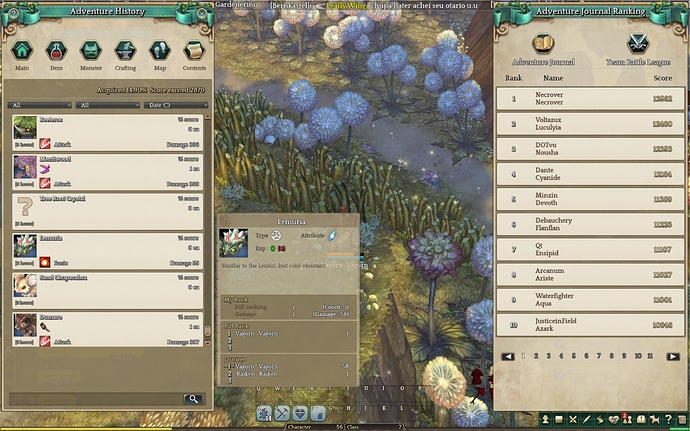The width and height of the screenshot is (690, 431).
Task: Select the Lemuria monster entry
Action: [x=110, y=245]
